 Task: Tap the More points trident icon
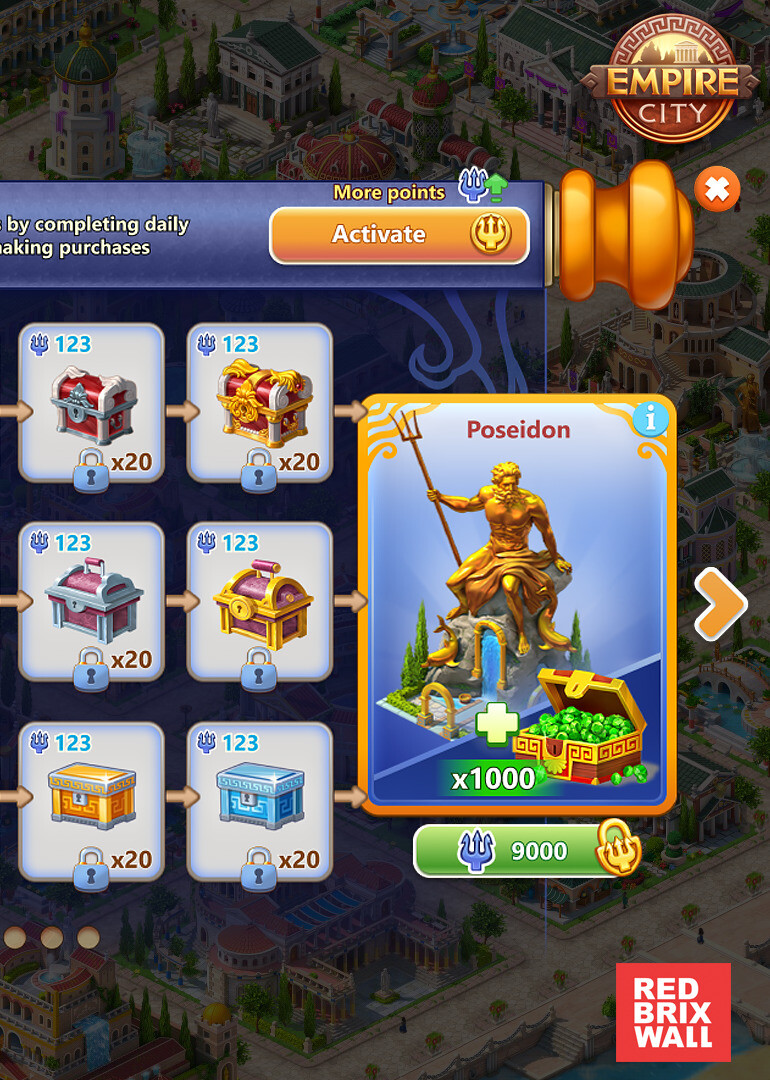click(x=481, y=187)
